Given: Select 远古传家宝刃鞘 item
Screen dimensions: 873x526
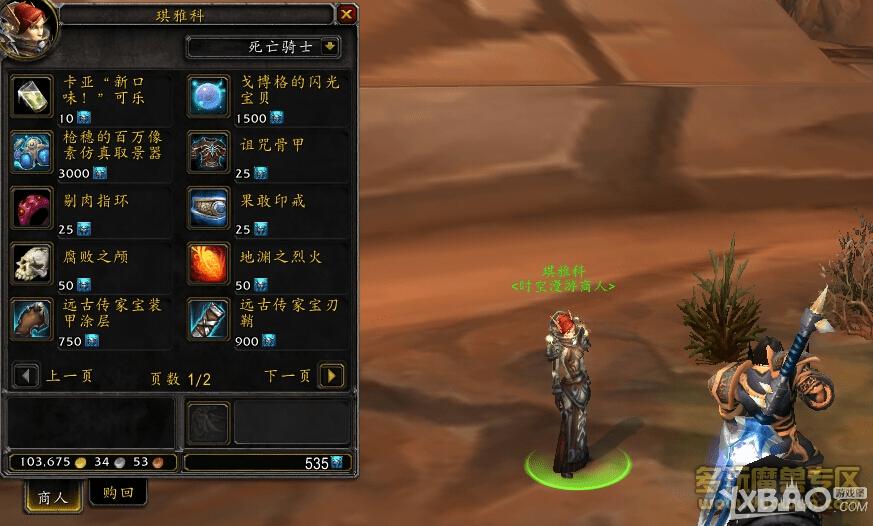Looking at the screenshot, I should point(209,320).
